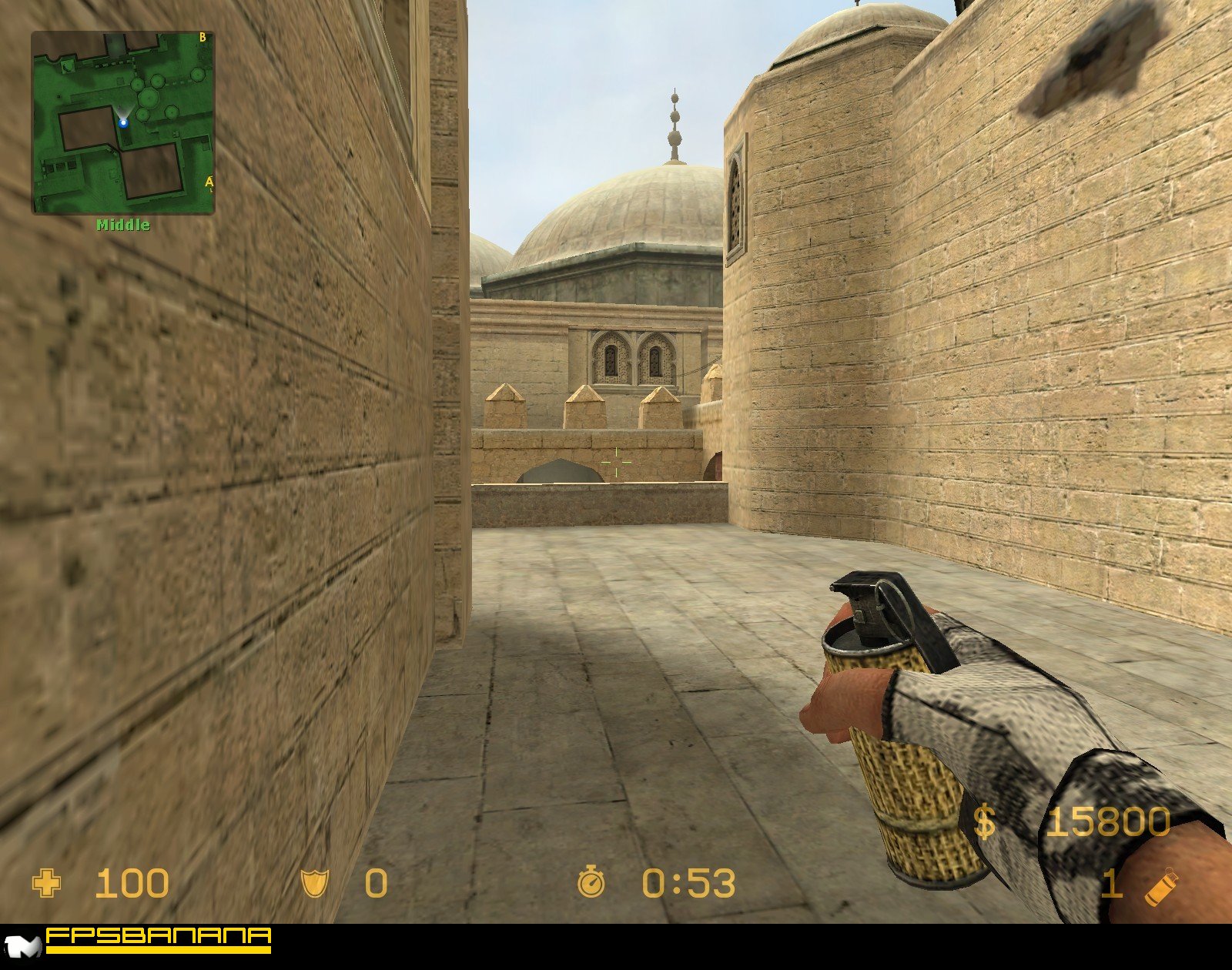The height and width of the screenshot is (970, 1232).
Task: Click the Middle location label
Action: [122, 225]
